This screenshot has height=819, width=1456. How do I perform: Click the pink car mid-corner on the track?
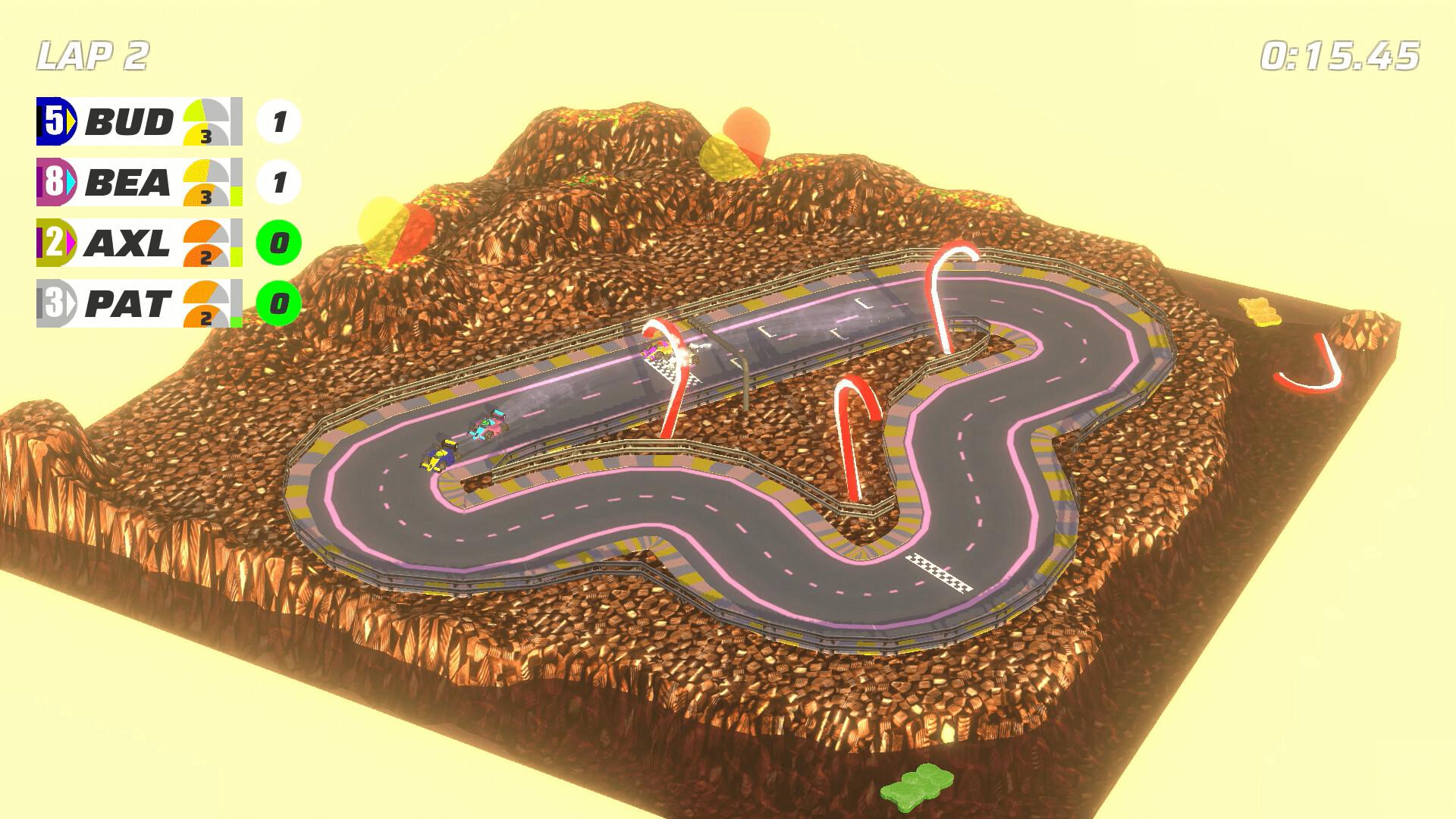point(490,425)
